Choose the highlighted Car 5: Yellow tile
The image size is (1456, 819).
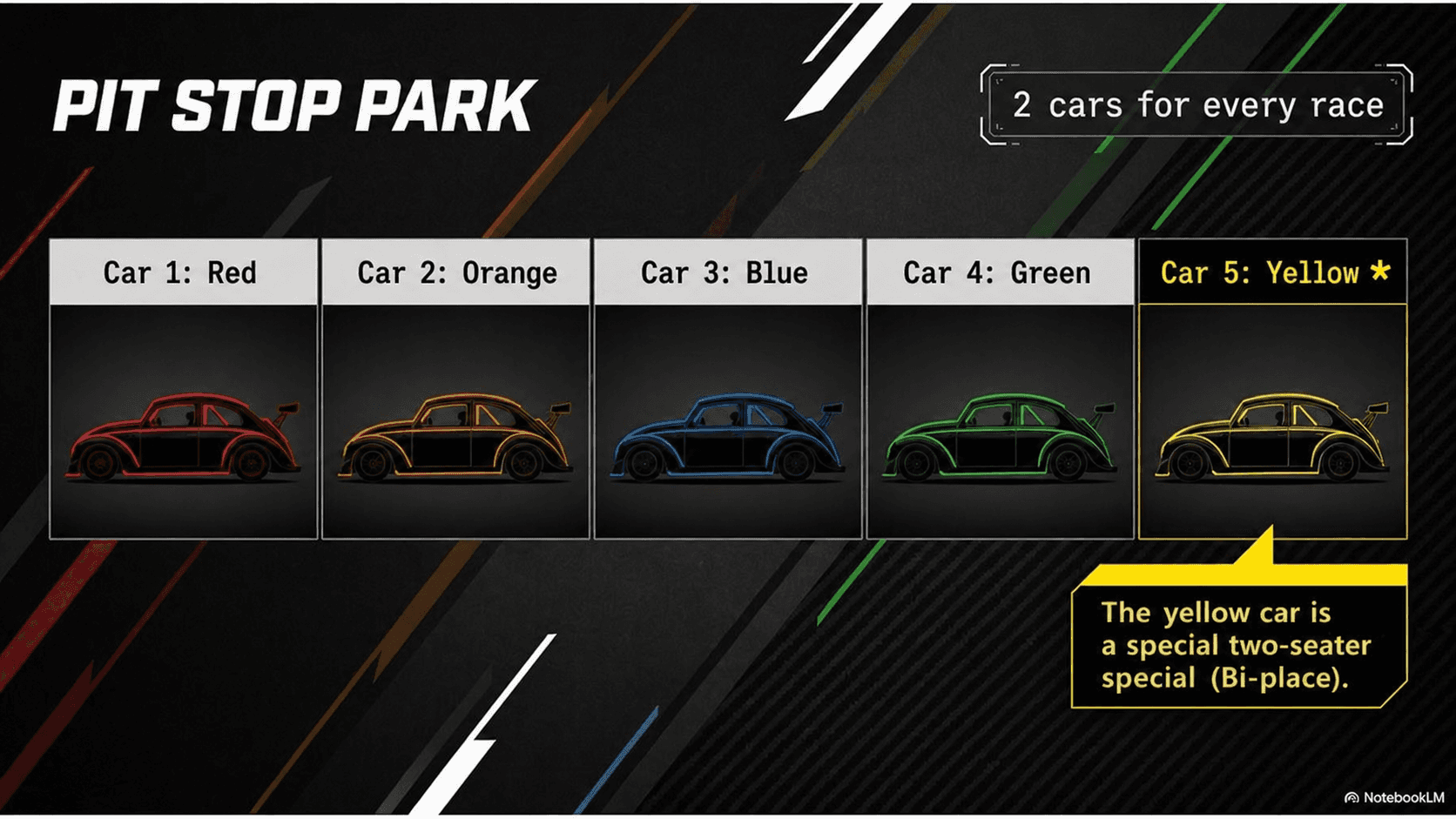coord(1272,389)
